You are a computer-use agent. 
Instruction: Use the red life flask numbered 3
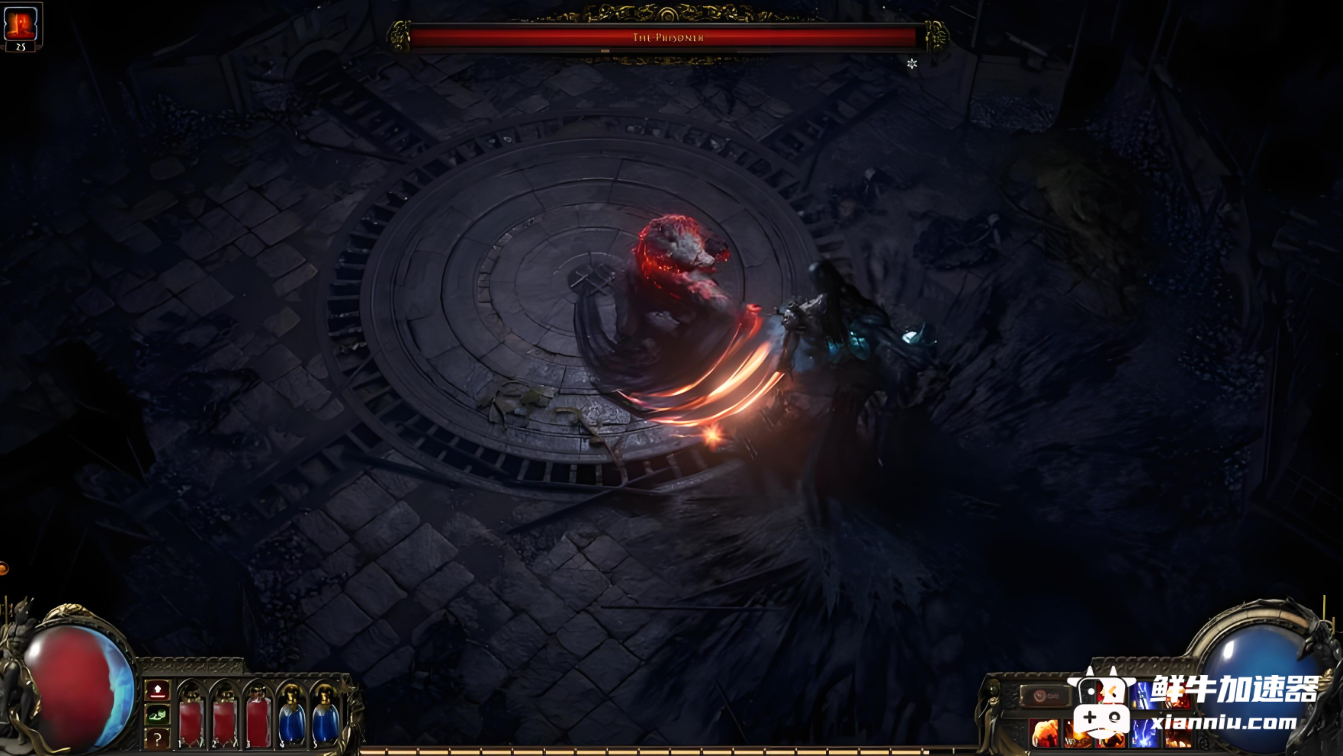click(x=258, y=718)
